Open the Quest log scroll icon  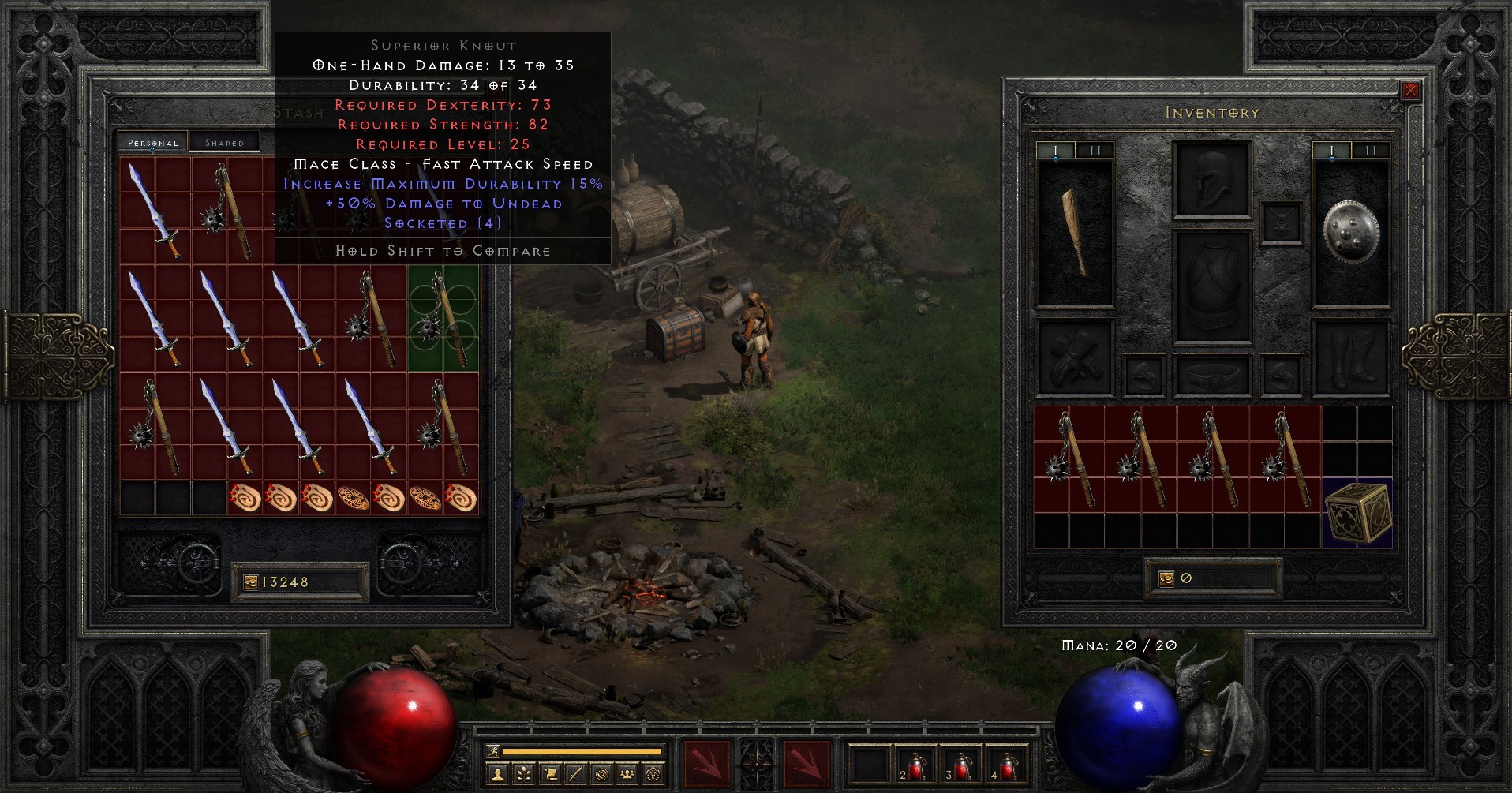pos(550,774)
